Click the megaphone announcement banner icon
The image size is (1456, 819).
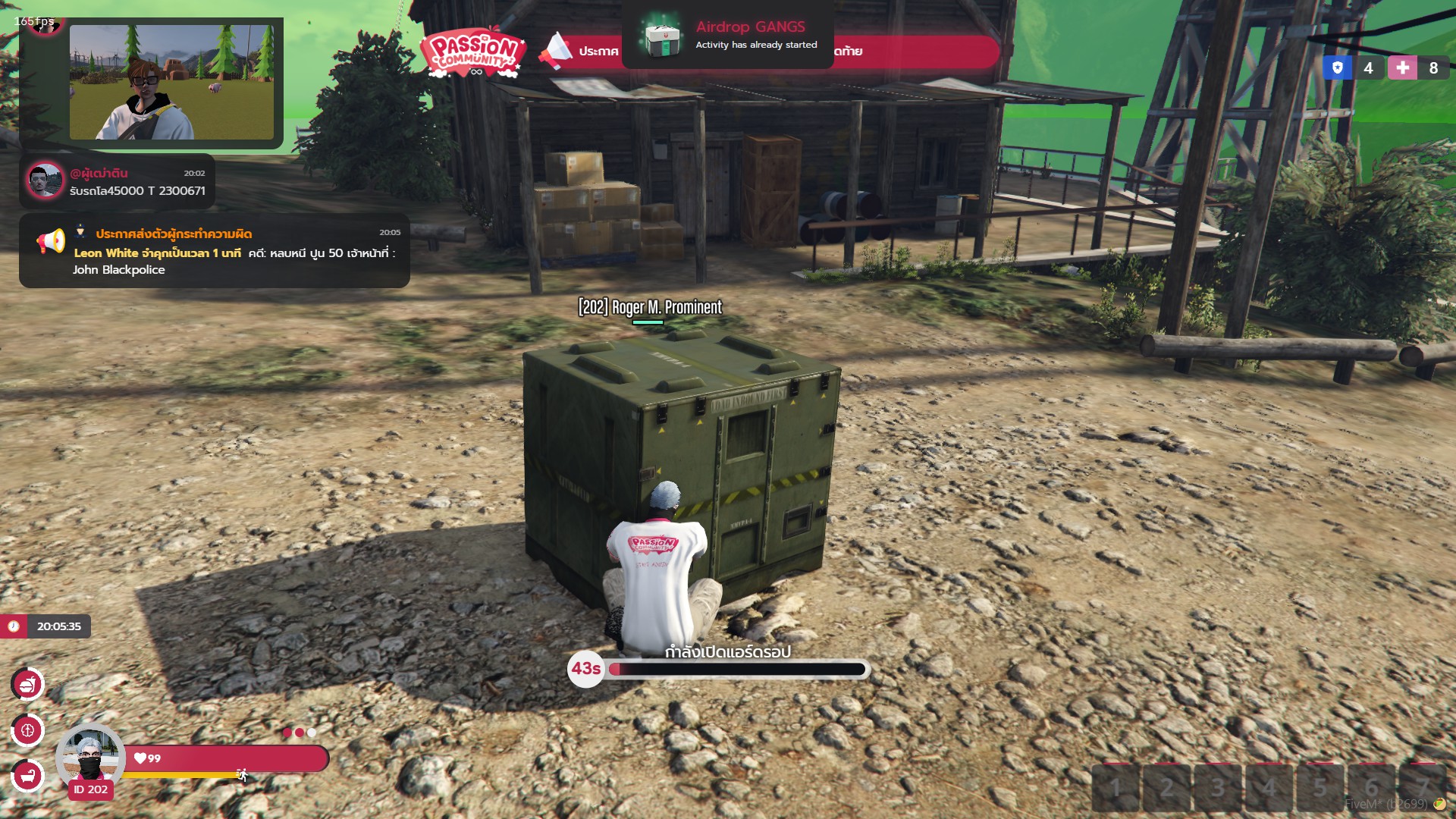click(x=556, y=51)
